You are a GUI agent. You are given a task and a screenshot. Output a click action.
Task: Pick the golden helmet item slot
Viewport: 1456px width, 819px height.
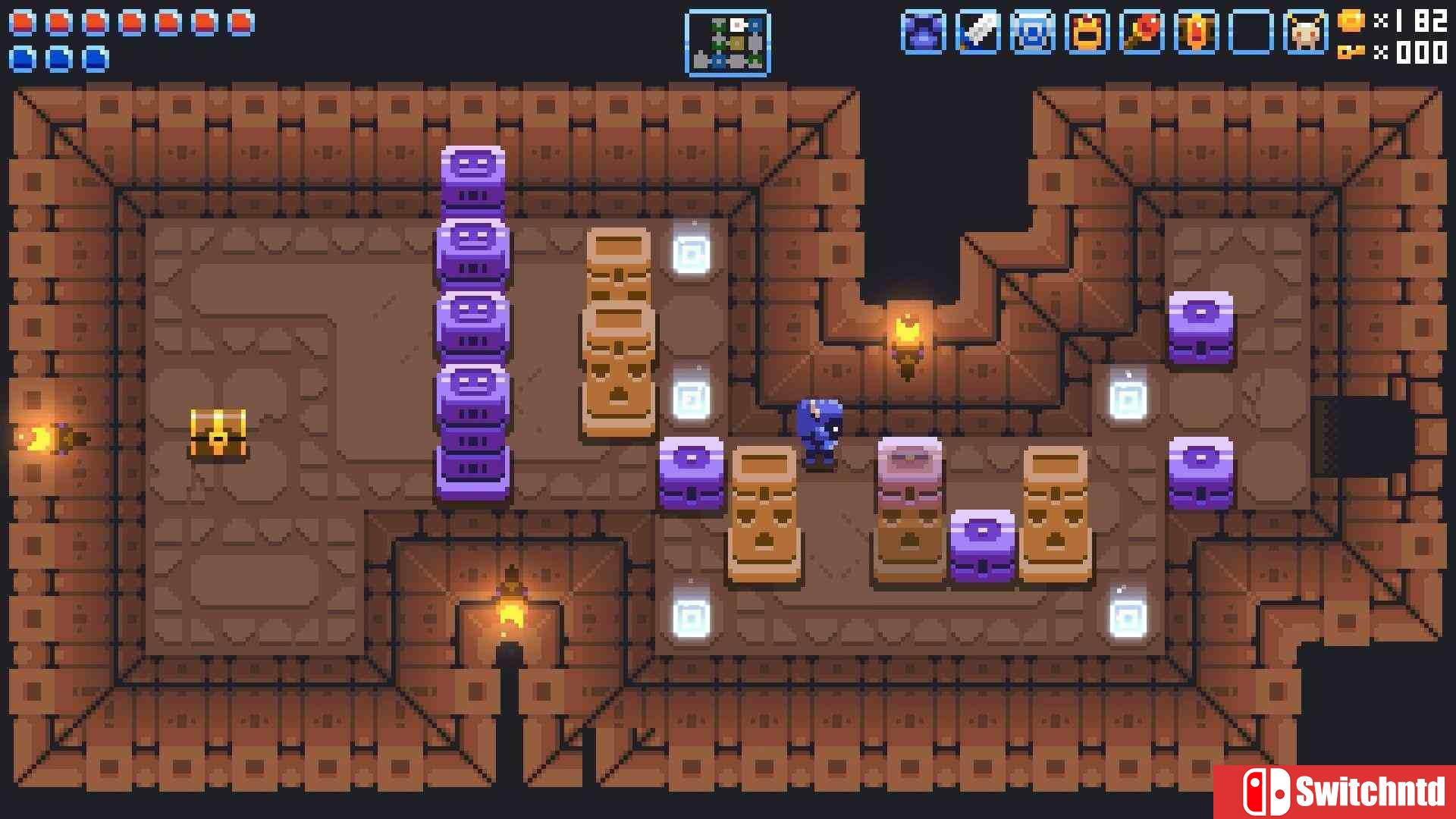tap(1087, 33)
